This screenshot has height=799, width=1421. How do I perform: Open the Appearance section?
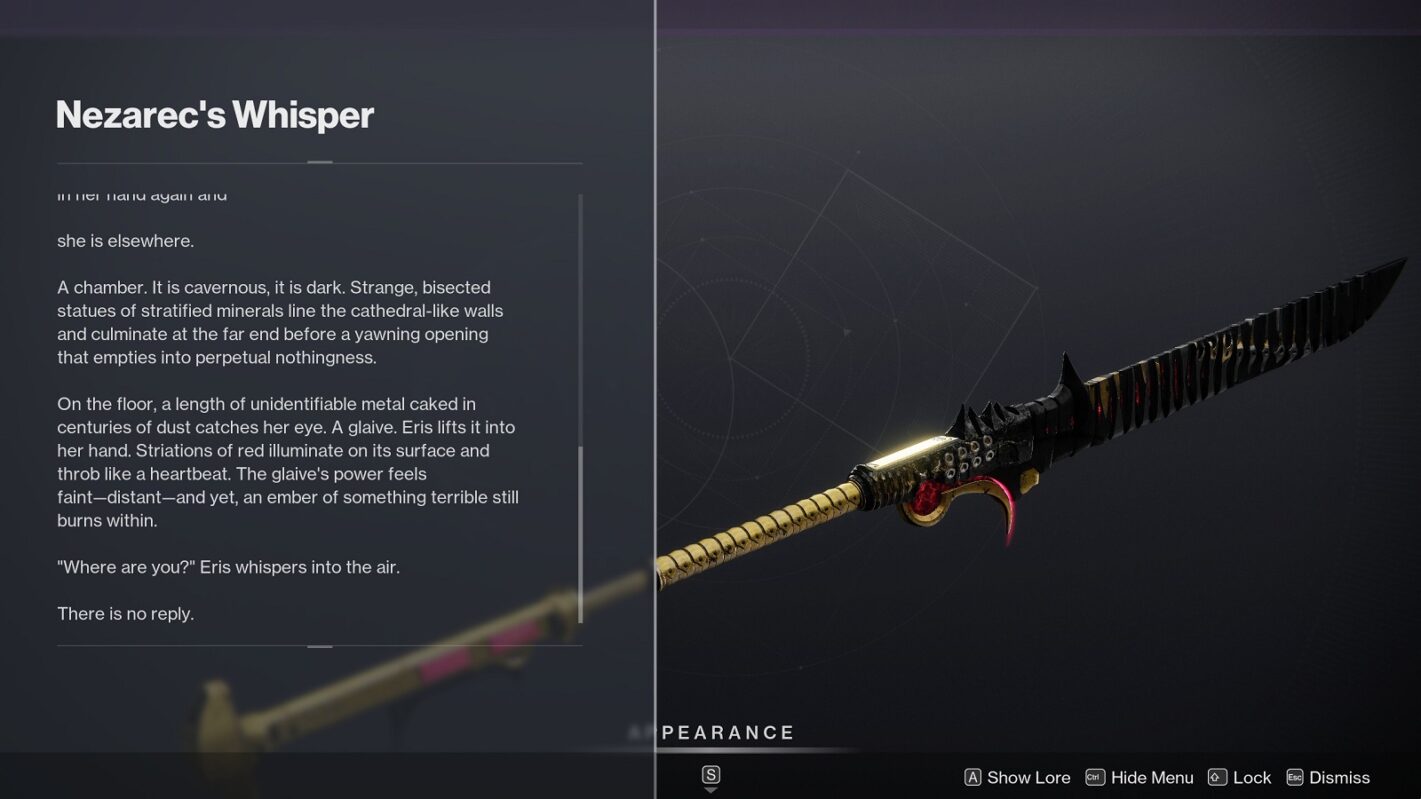click(727, 733)
